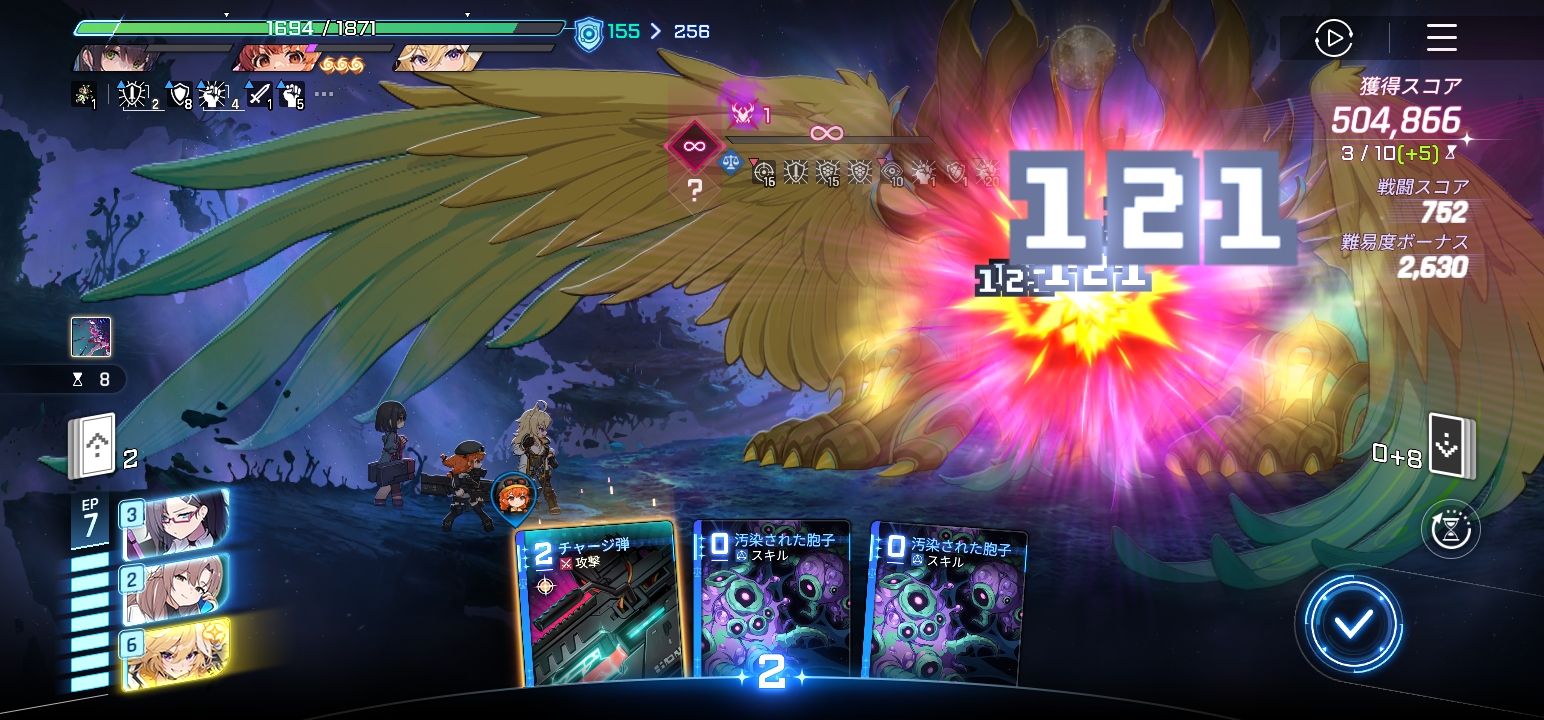Toggle the auto-play button

[x=1333, y=39]
